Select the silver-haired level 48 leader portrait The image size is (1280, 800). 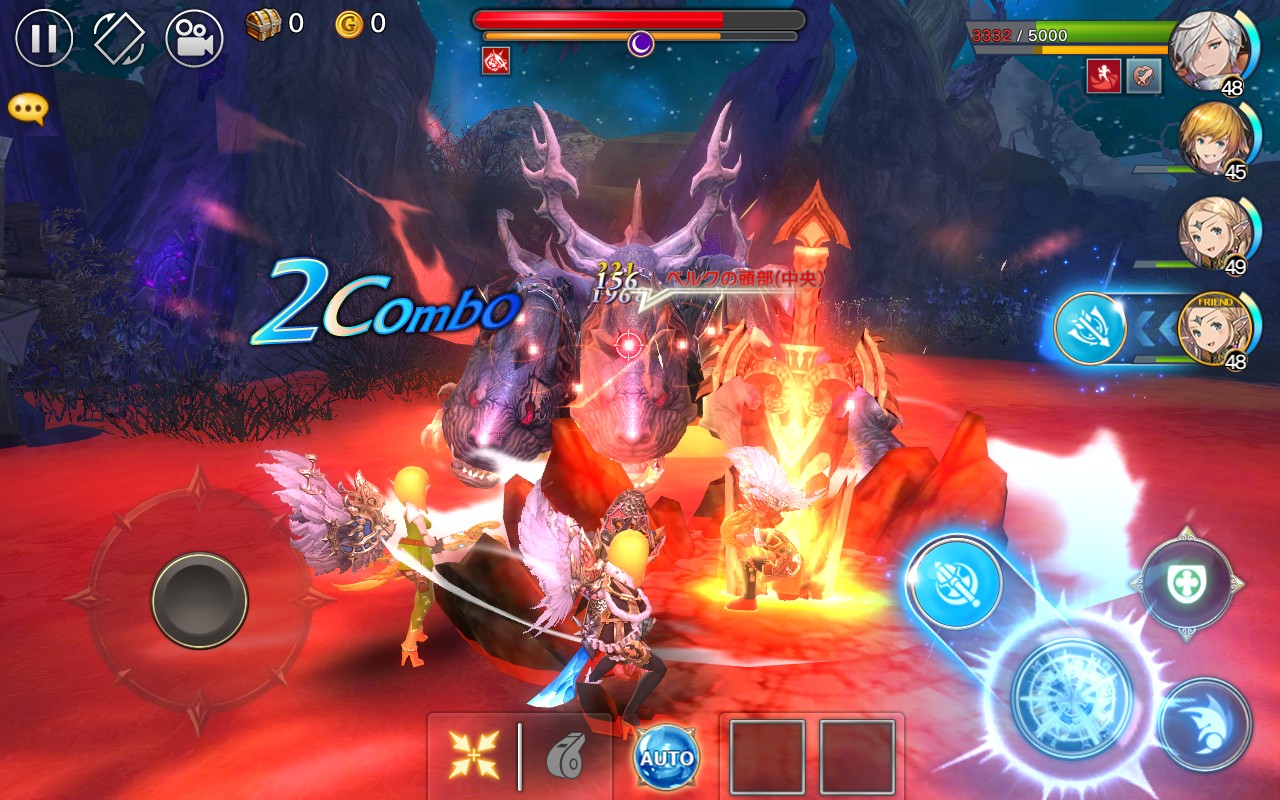pos(1208,48)
